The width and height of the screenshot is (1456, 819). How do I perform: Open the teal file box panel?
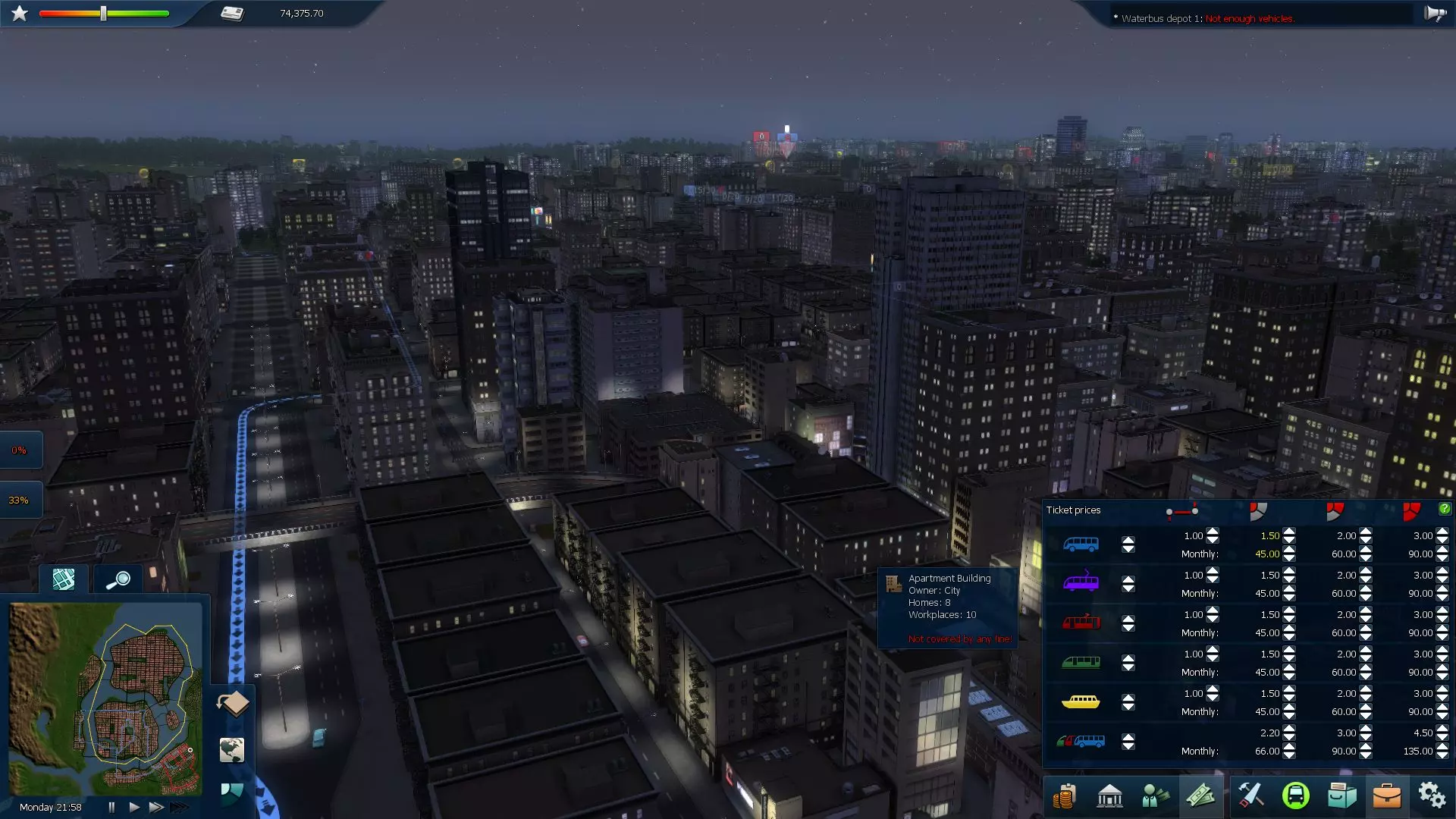point(1341,795)
